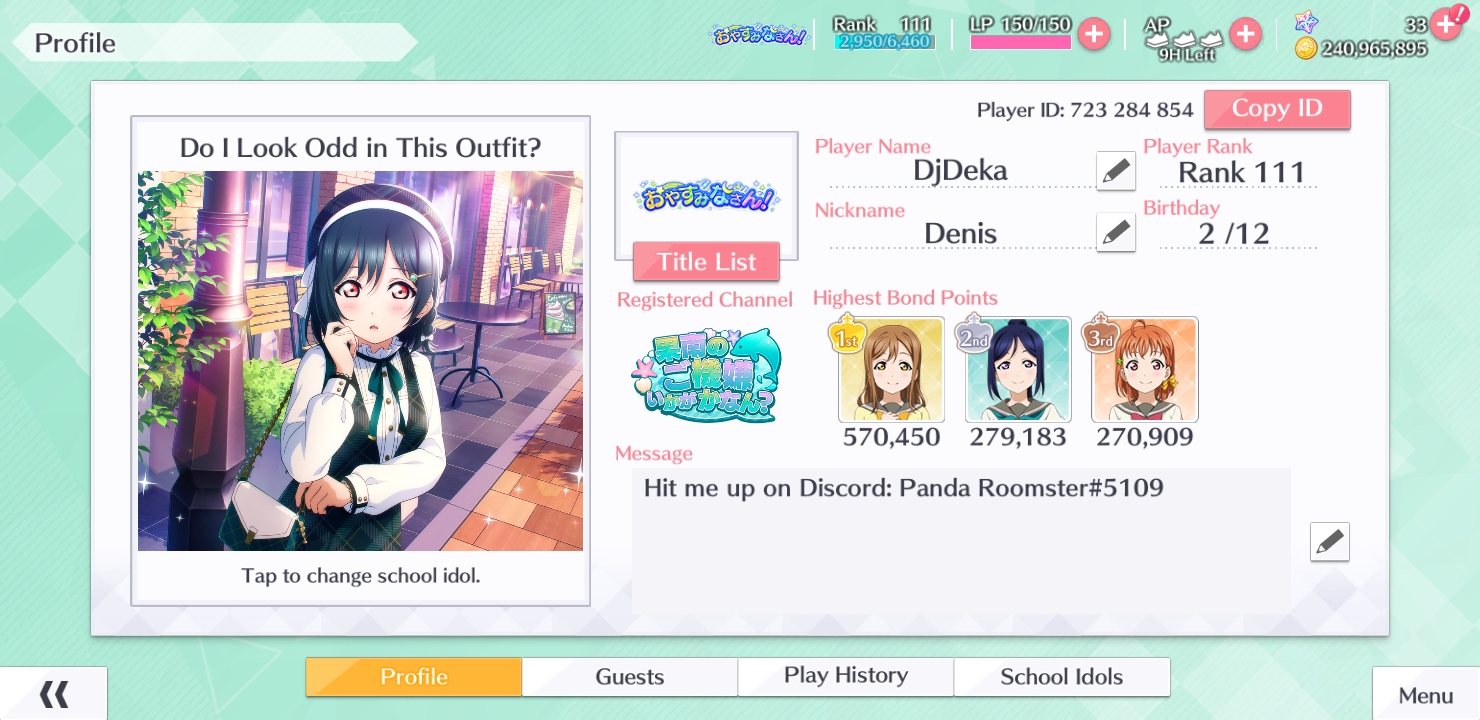Switch to the Guests tab

pyautogui.click(x=630, y=677)
